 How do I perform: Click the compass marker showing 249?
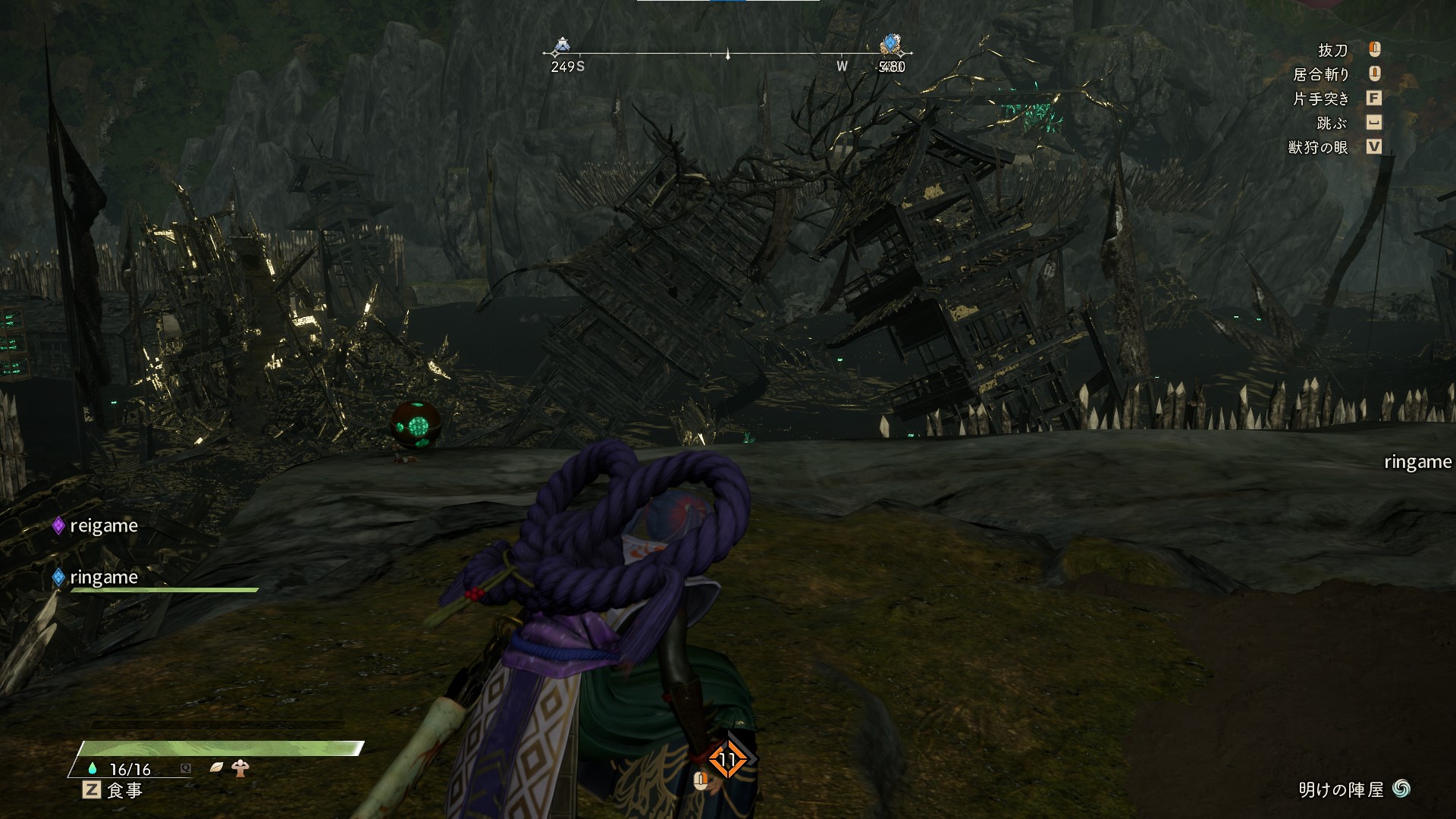tap(561, 46)
